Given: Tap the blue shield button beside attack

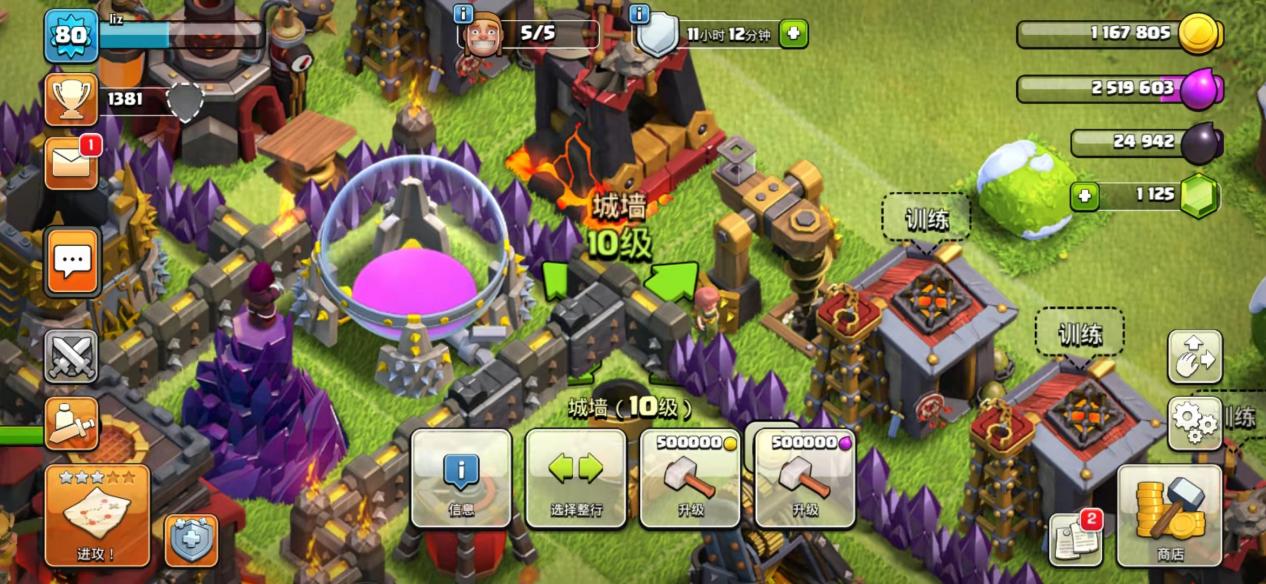Looking at the screenshot, I should click(188, 541).
